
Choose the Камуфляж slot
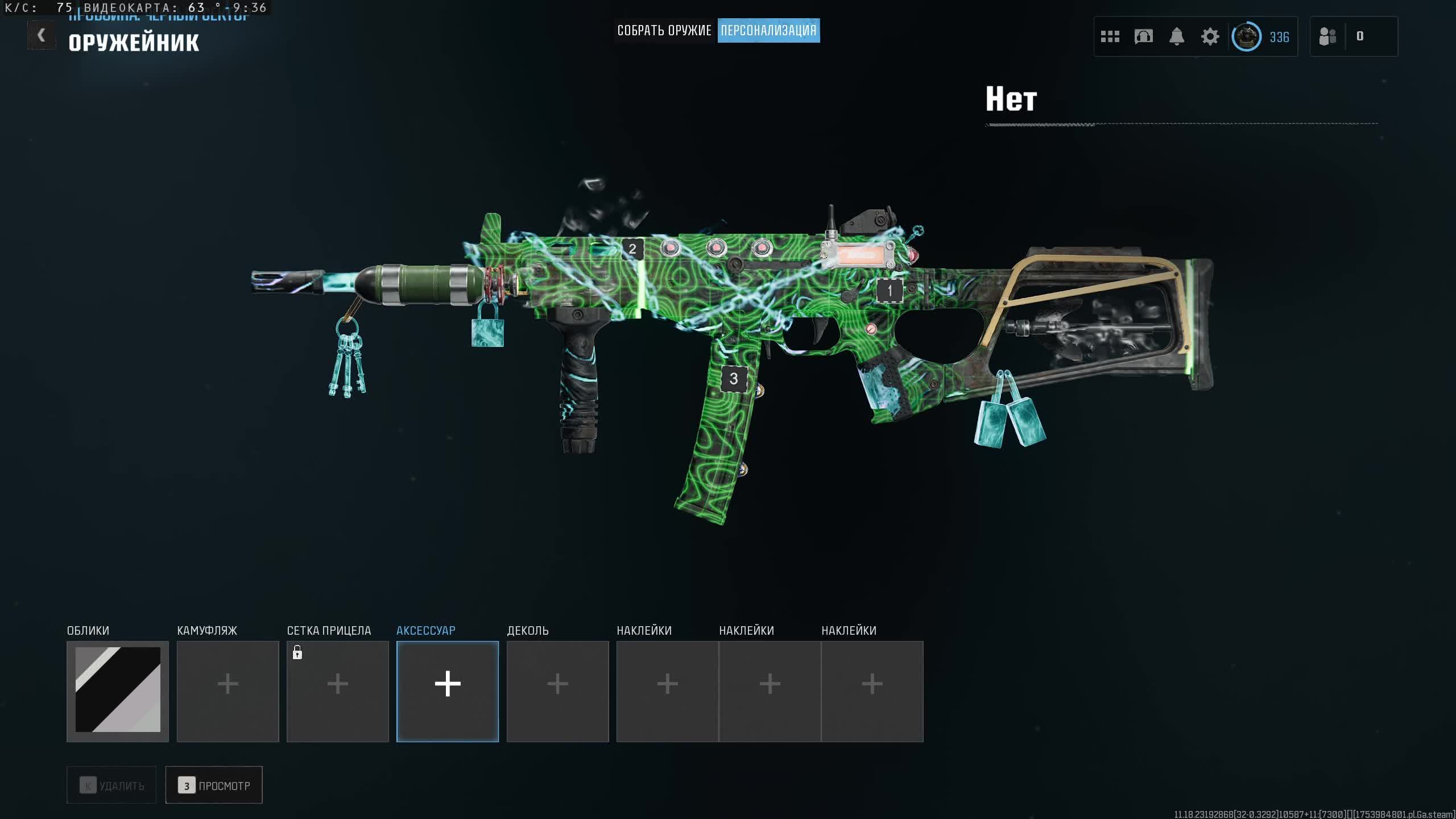(x=227, y=691)
